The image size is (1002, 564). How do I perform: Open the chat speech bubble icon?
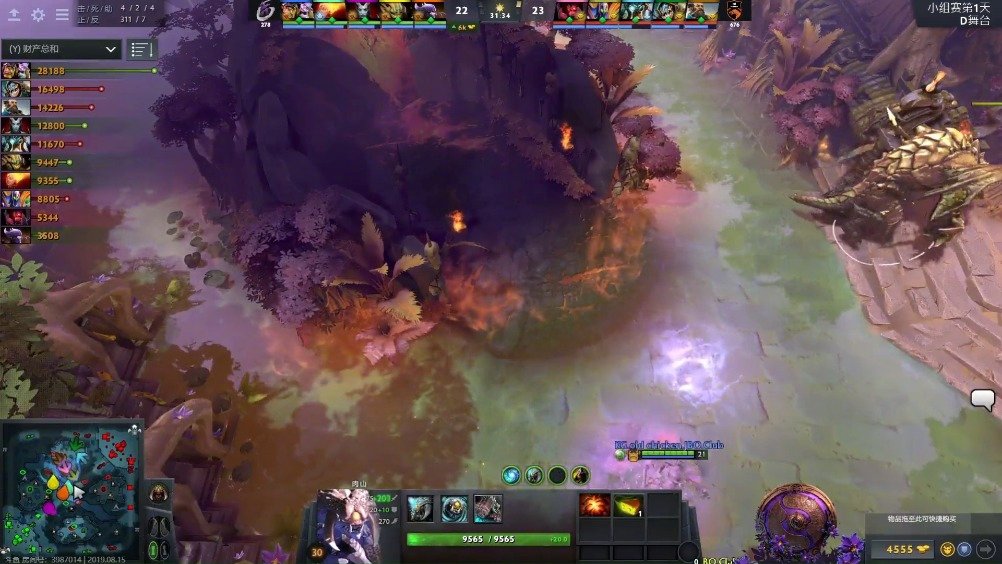982,400
